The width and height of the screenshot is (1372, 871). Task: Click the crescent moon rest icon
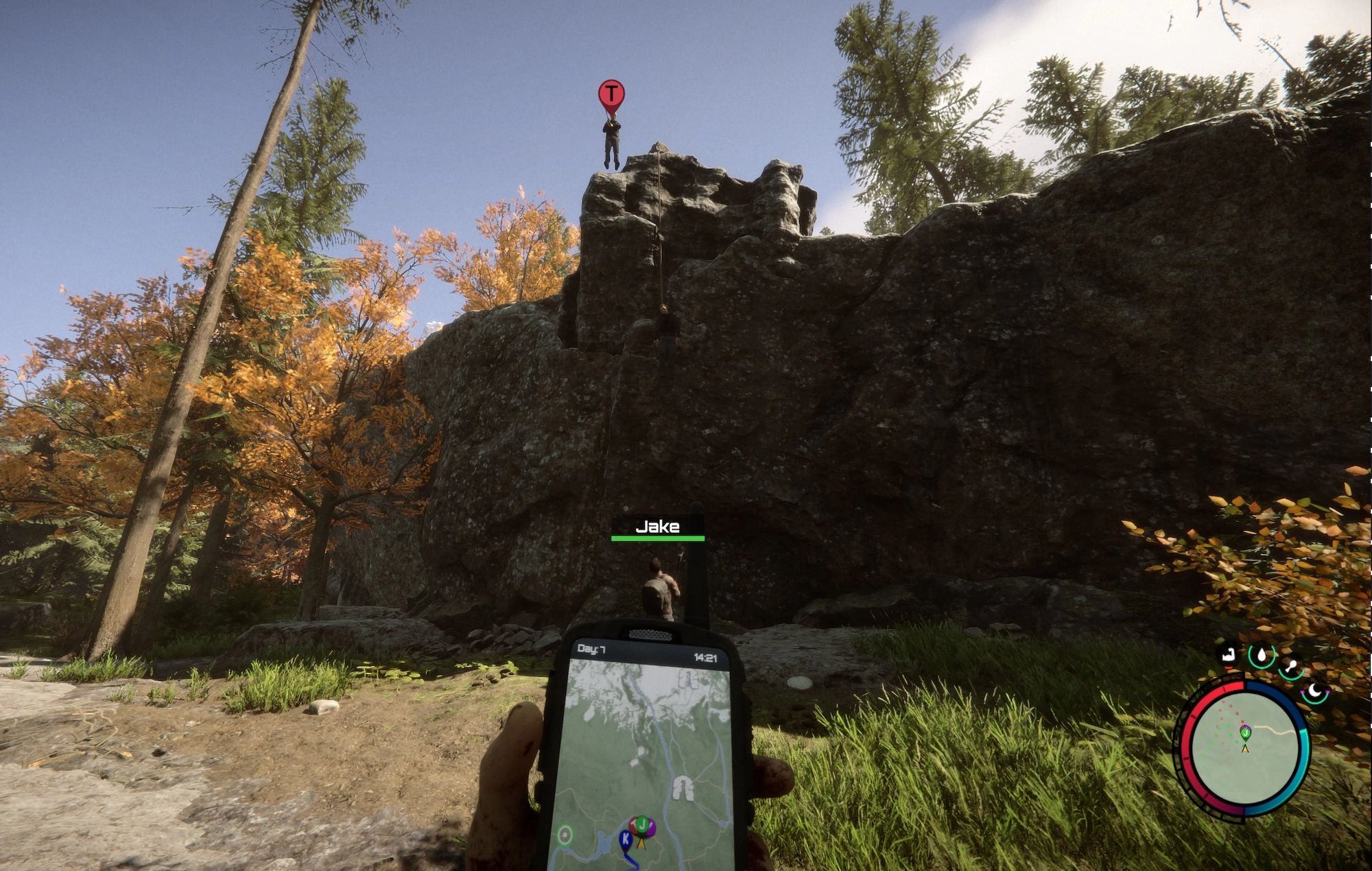coord(1315,691)
